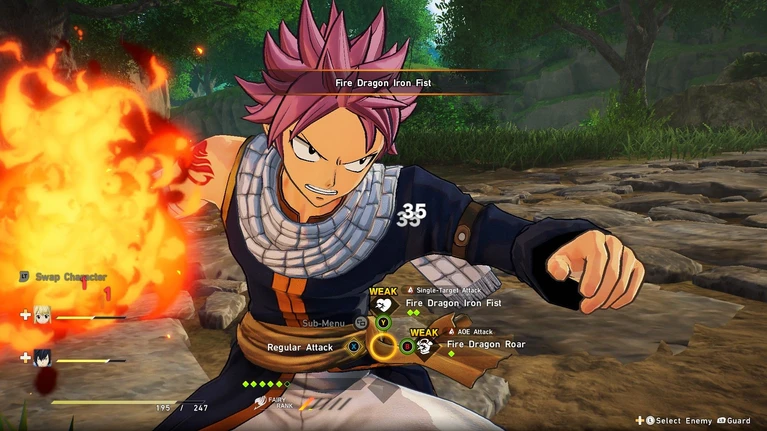This screenshot has width=767, height=431.
Task: Click the Fairy Rank gauge emblem
Action: pyautogui.click(x=262, y=402)
